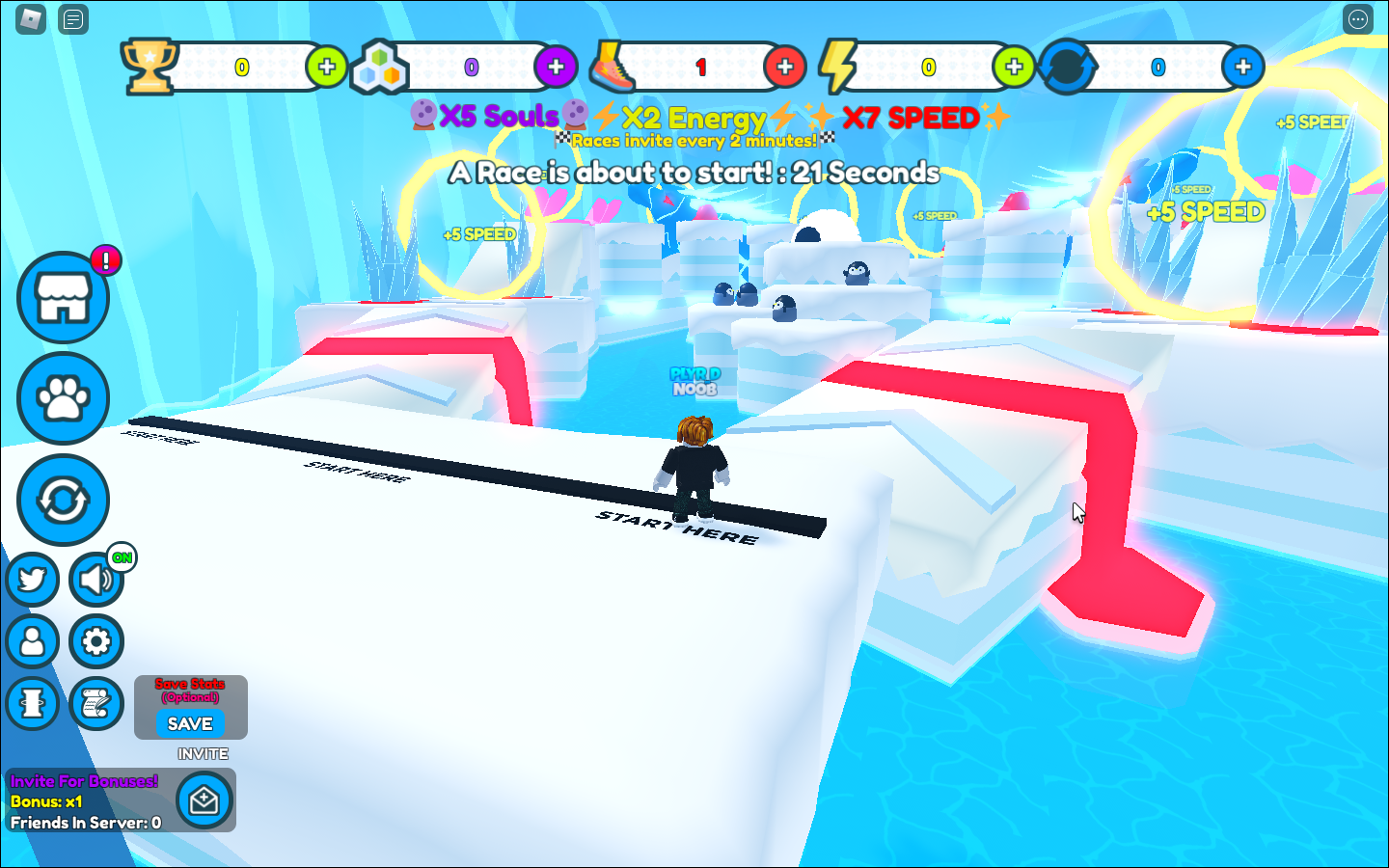The image size is (1389, 868).
Task: Click the Twitter codes icon
Action: (33, 580)
